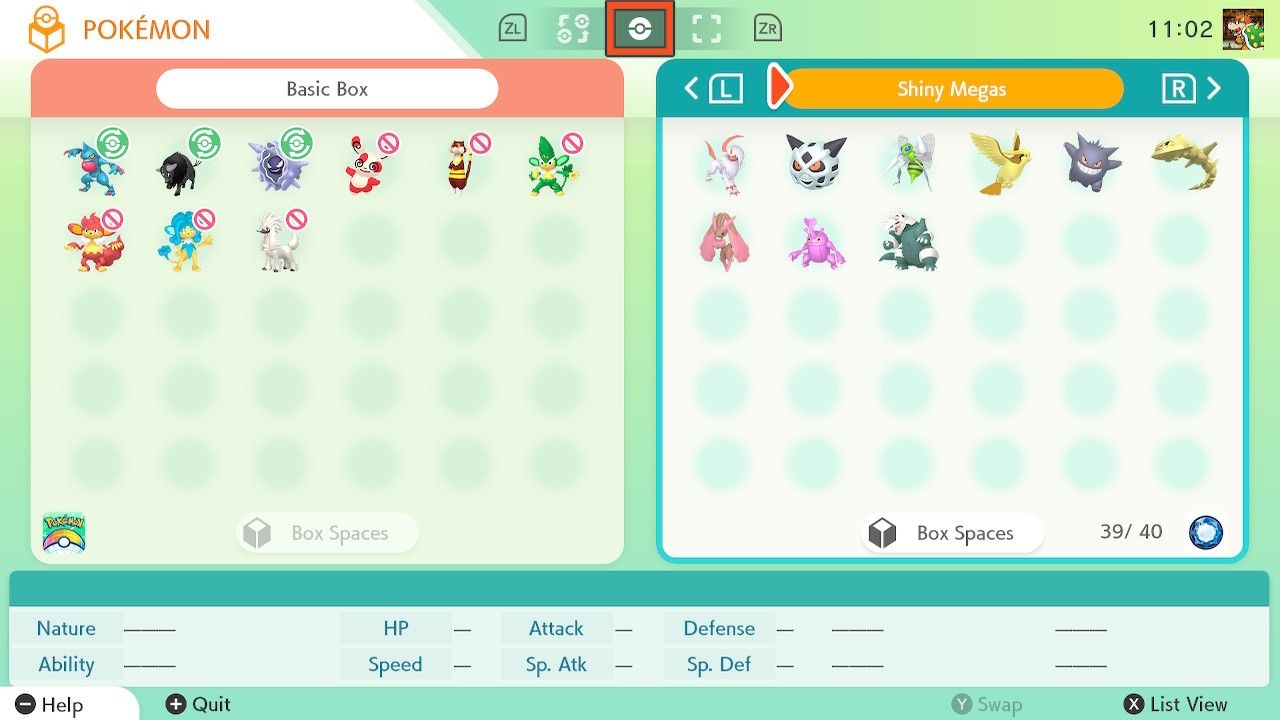Select the shiny Absol slot
The image size is (1280, 720).
tap(724, 161)
